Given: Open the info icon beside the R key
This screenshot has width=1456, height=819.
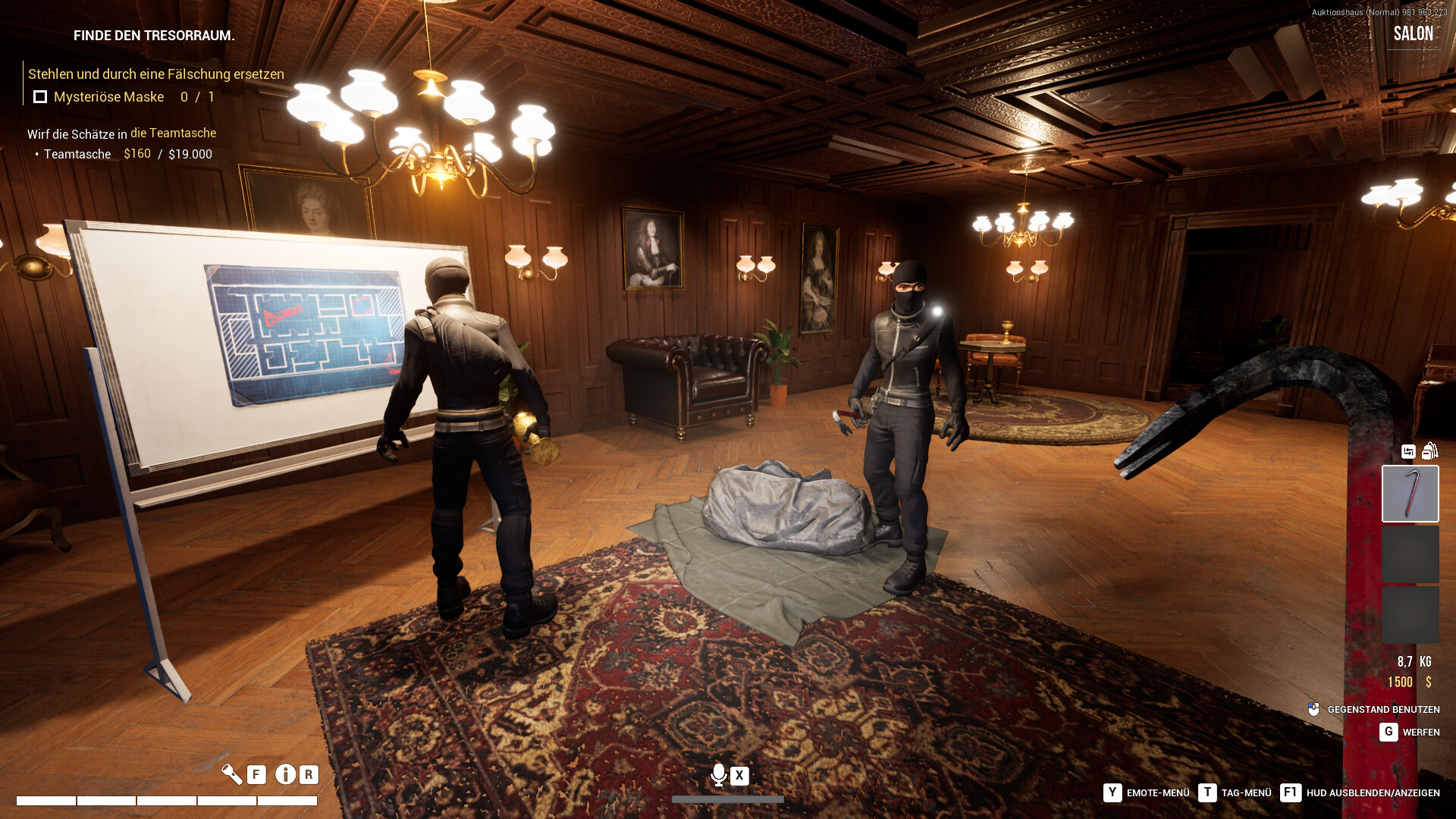Looking at the screenshot, I should (x=284, y=775).
